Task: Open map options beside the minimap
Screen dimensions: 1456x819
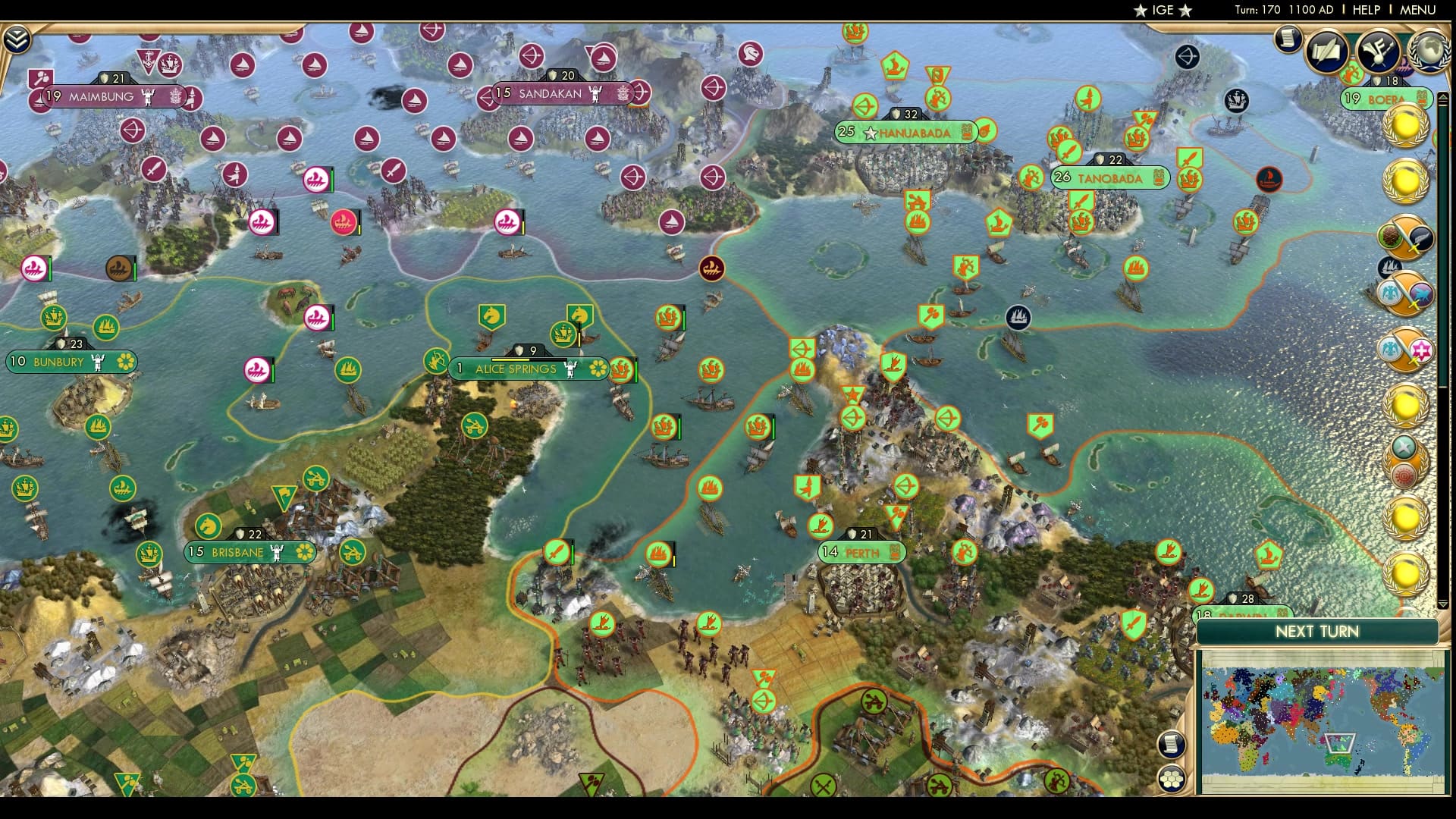Action: coord(1170,745)
